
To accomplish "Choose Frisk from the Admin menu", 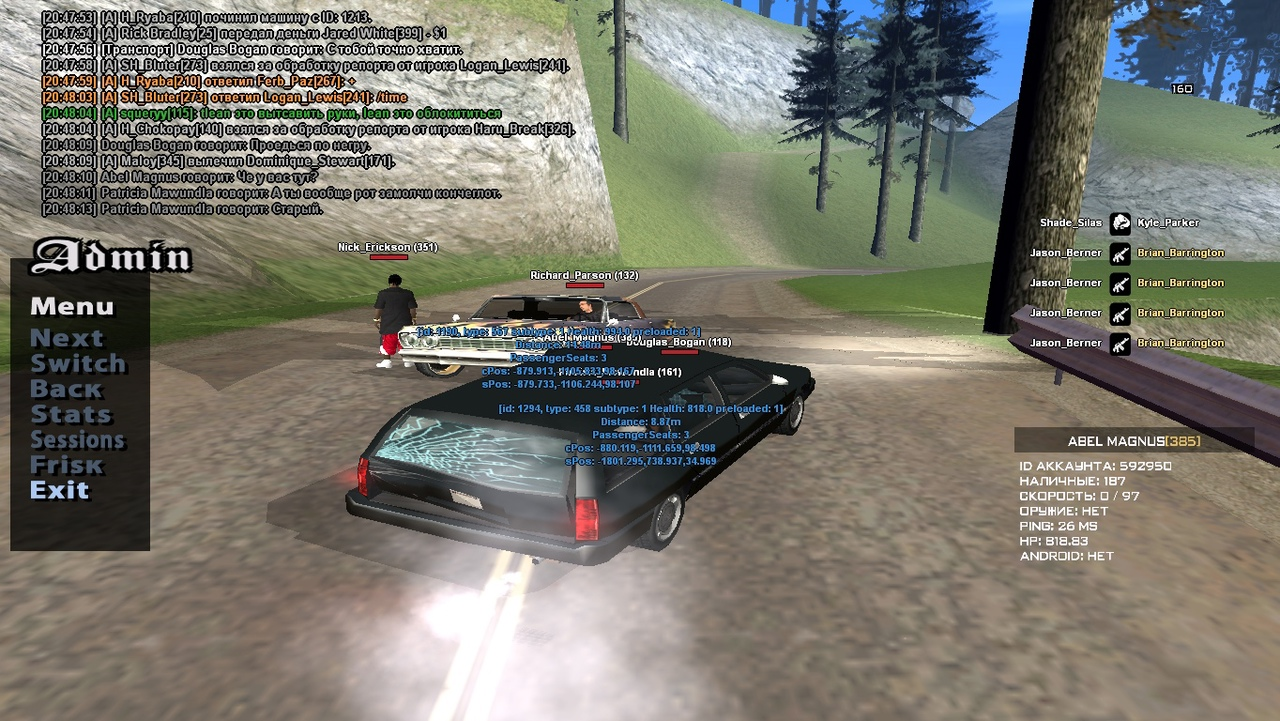I will pos(66,465).
